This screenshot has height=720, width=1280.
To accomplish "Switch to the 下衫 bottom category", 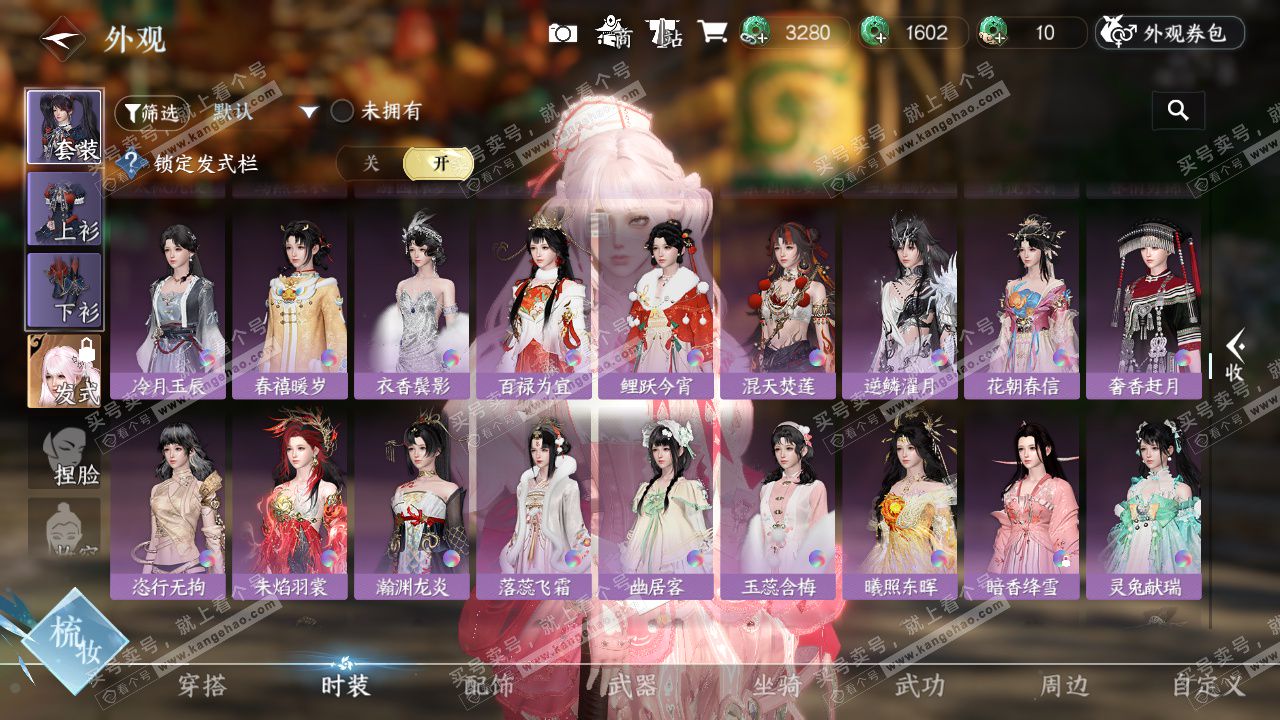I will (64, 290).
